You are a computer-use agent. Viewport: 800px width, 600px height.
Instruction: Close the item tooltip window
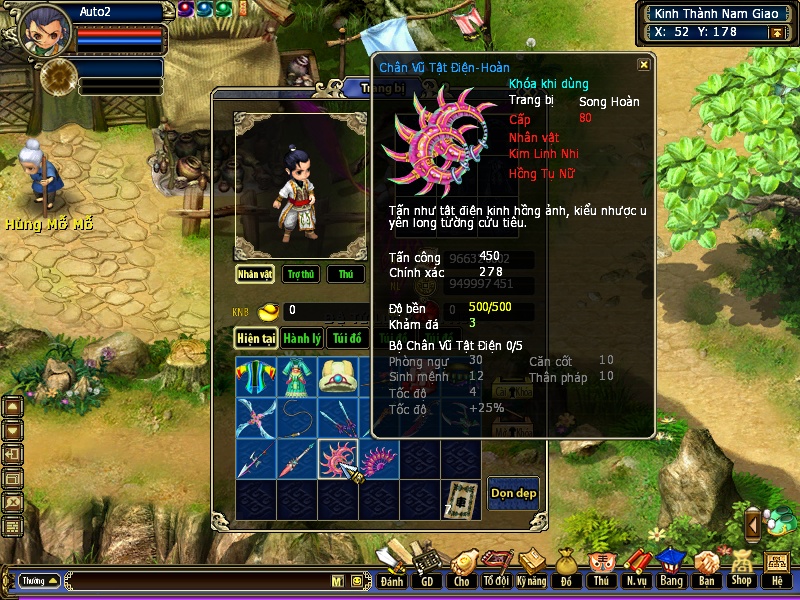(644, 64)
